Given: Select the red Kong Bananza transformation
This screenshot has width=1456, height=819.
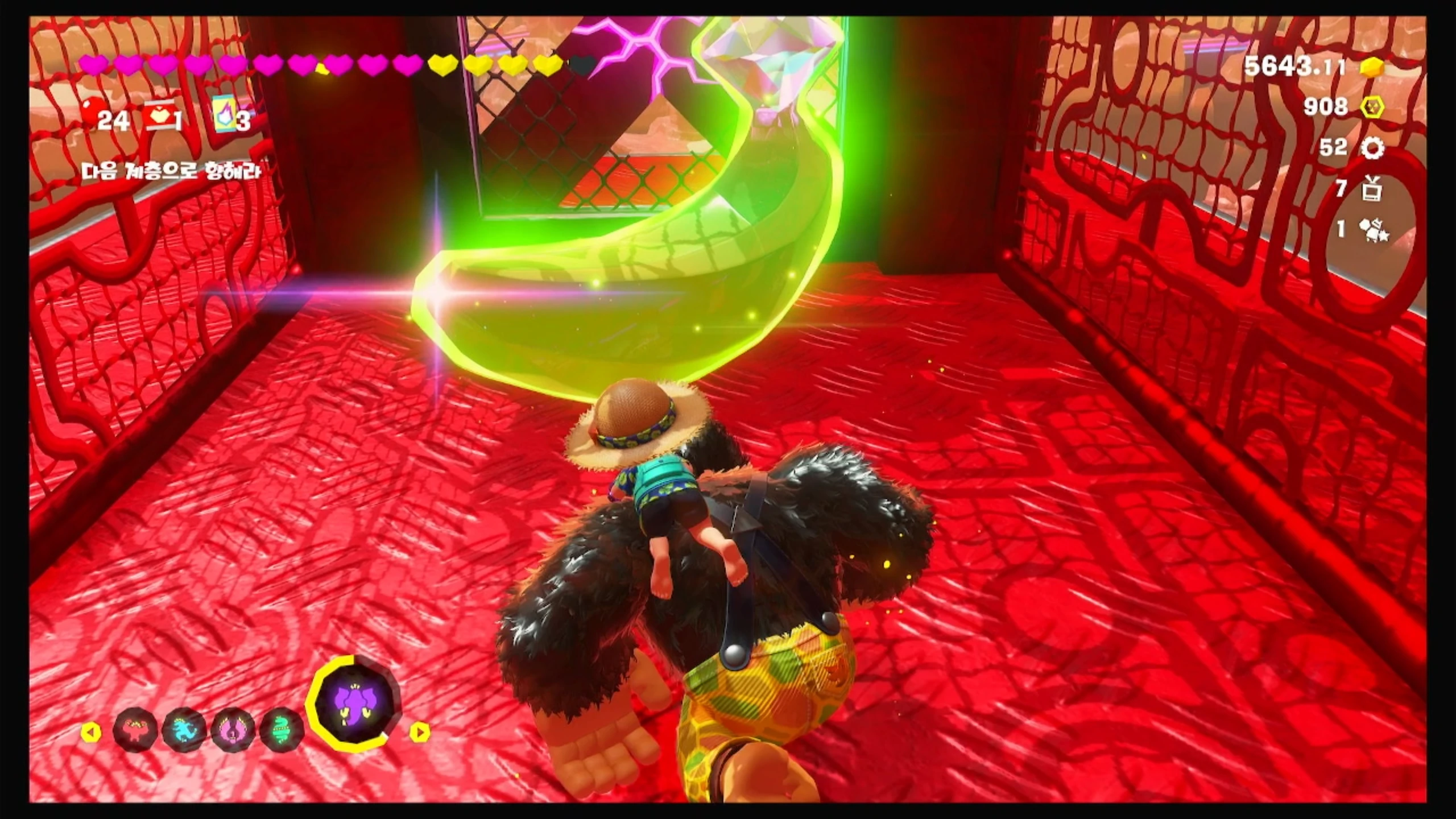Looking at the screenshot, I should (x=135, y=730).
